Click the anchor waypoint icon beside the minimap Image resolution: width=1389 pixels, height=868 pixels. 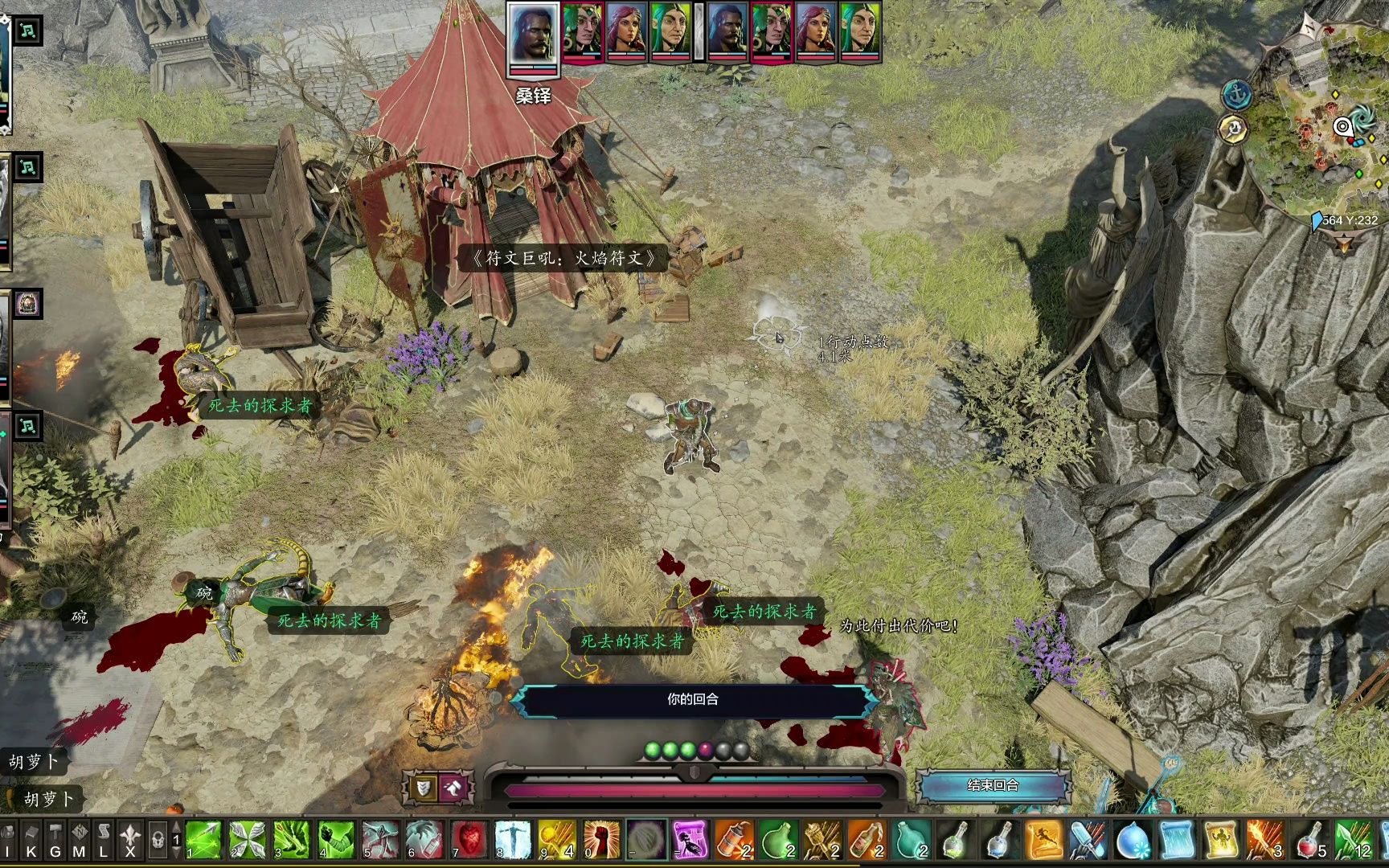pos(1236,95)
